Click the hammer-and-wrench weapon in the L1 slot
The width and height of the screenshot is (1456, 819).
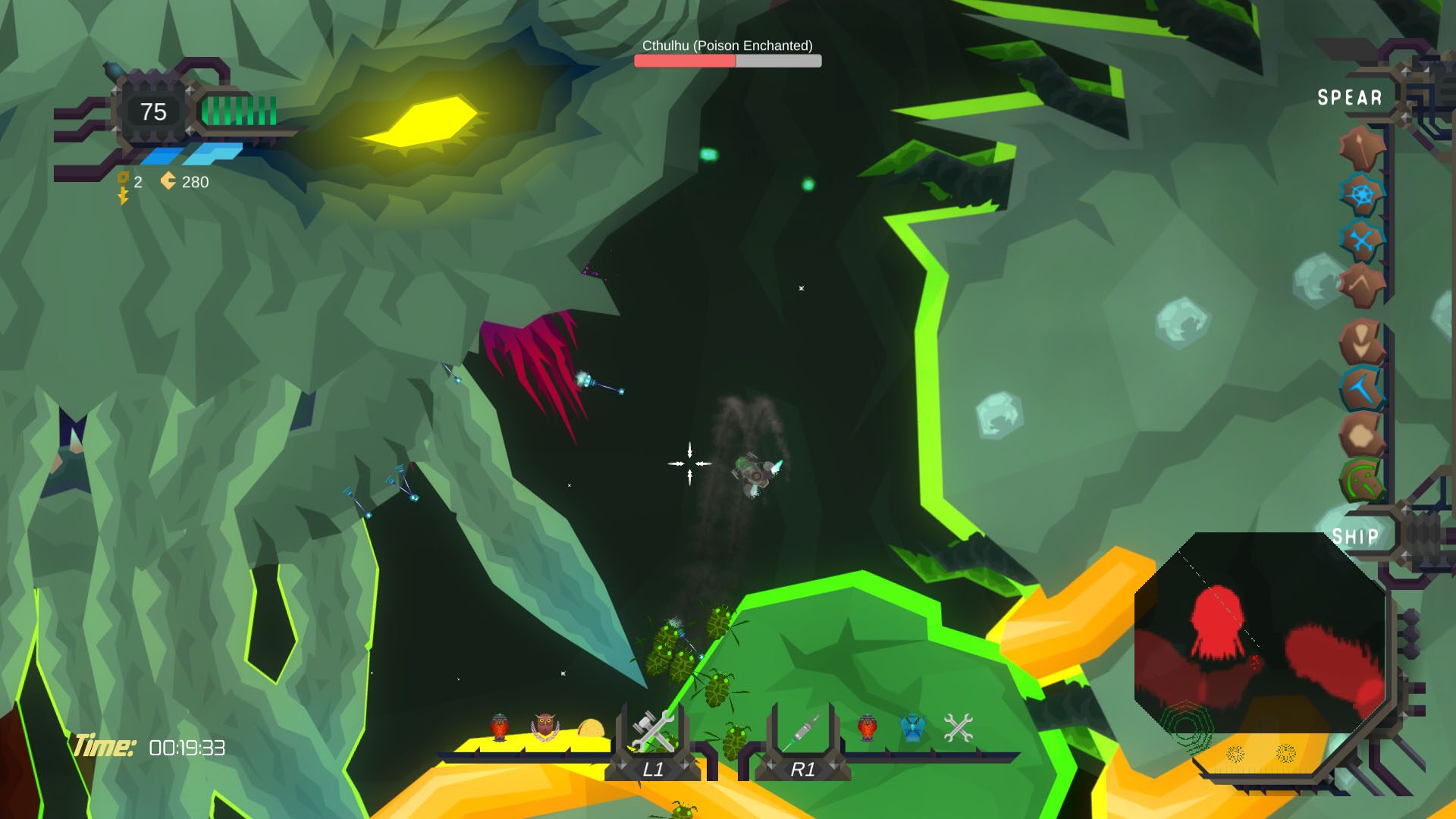[653, 730]
